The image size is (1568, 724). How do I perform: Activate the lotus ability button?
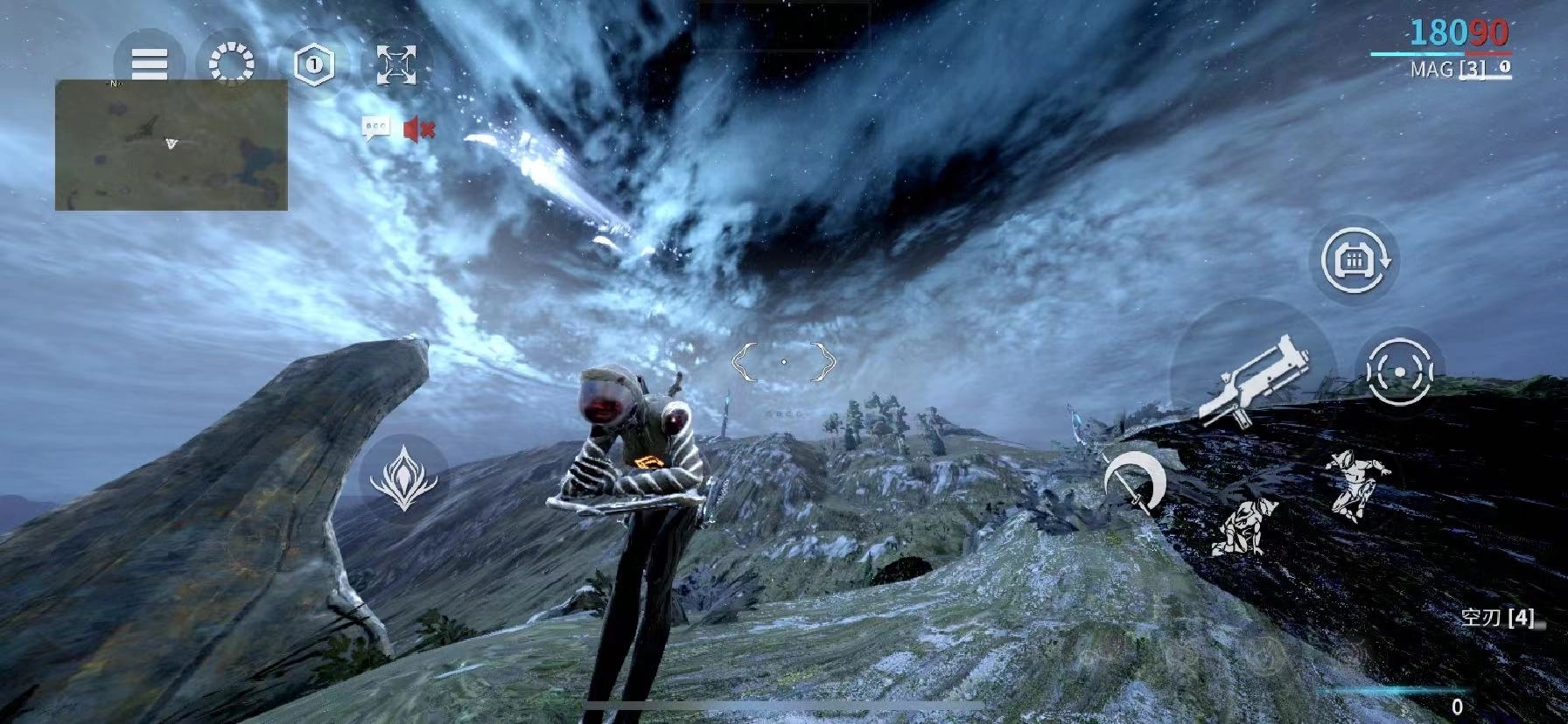coord(403,479)
